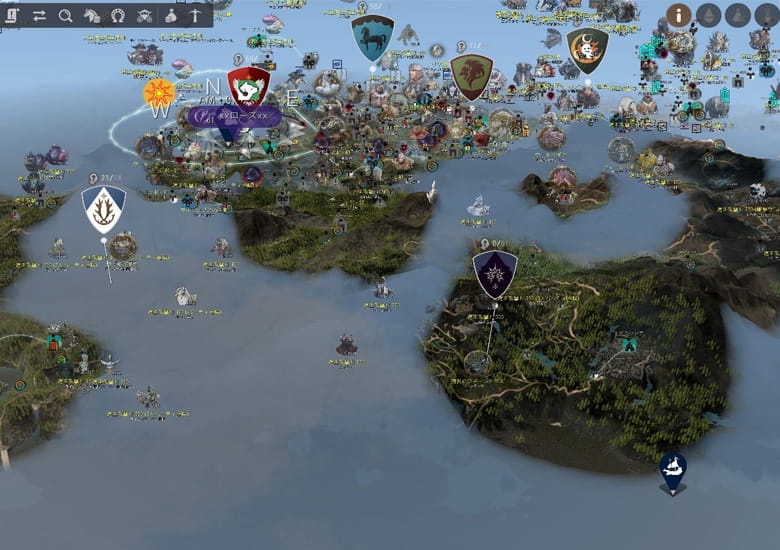Open the brown info button
The width and height of the screenshot is (780, 550).
coord(679,15)
